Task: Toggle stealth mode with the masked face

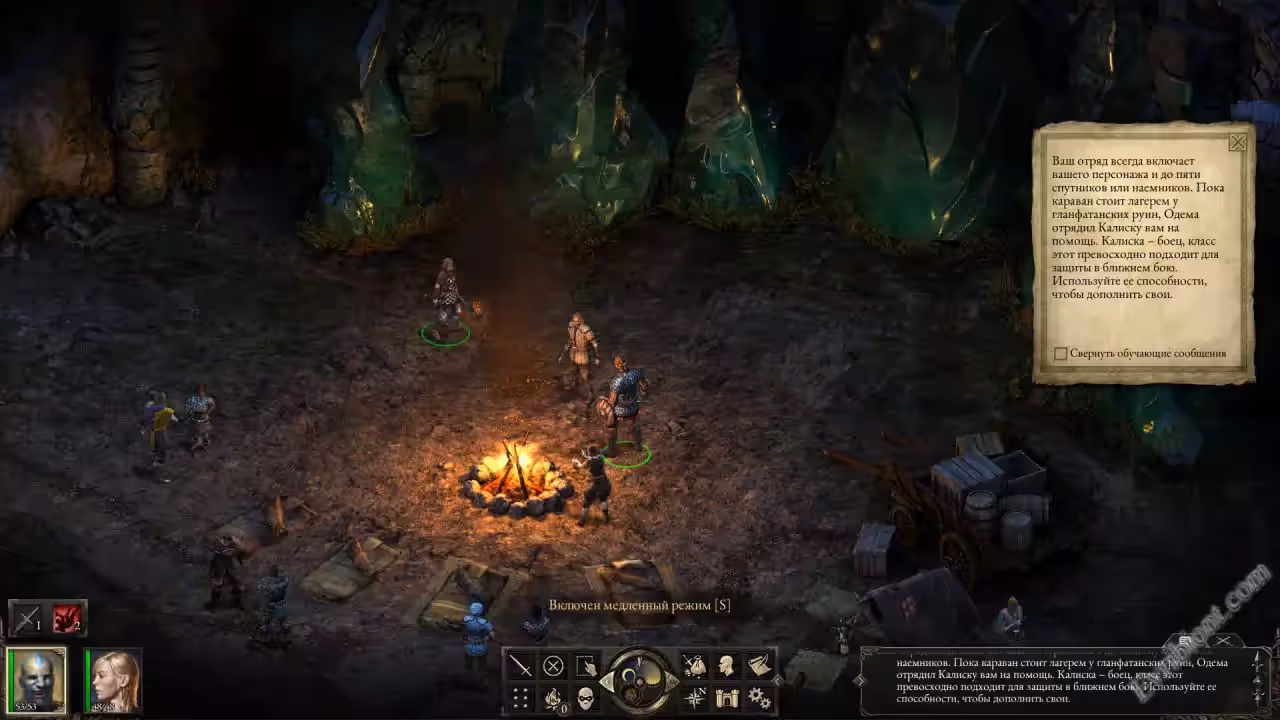Action: pyautogui.click(x=586, y=698)
